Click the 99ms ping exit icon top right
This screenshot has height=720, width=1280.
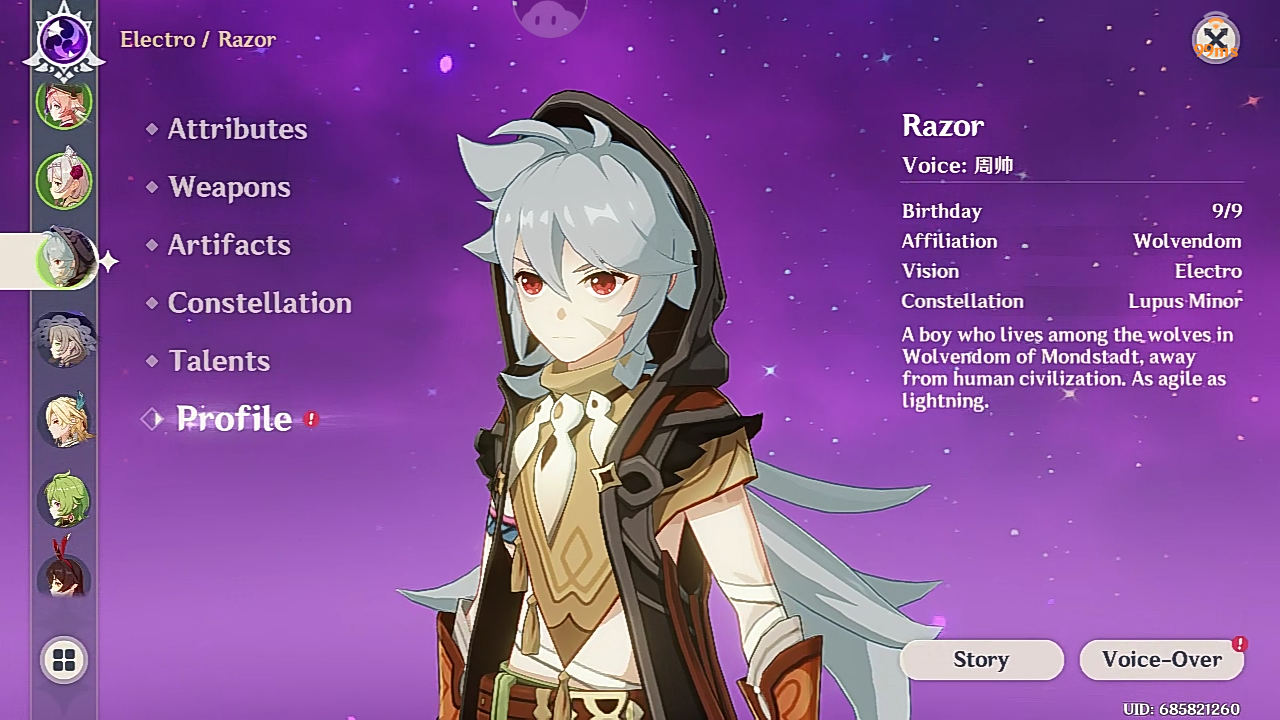coord(1216,38)
